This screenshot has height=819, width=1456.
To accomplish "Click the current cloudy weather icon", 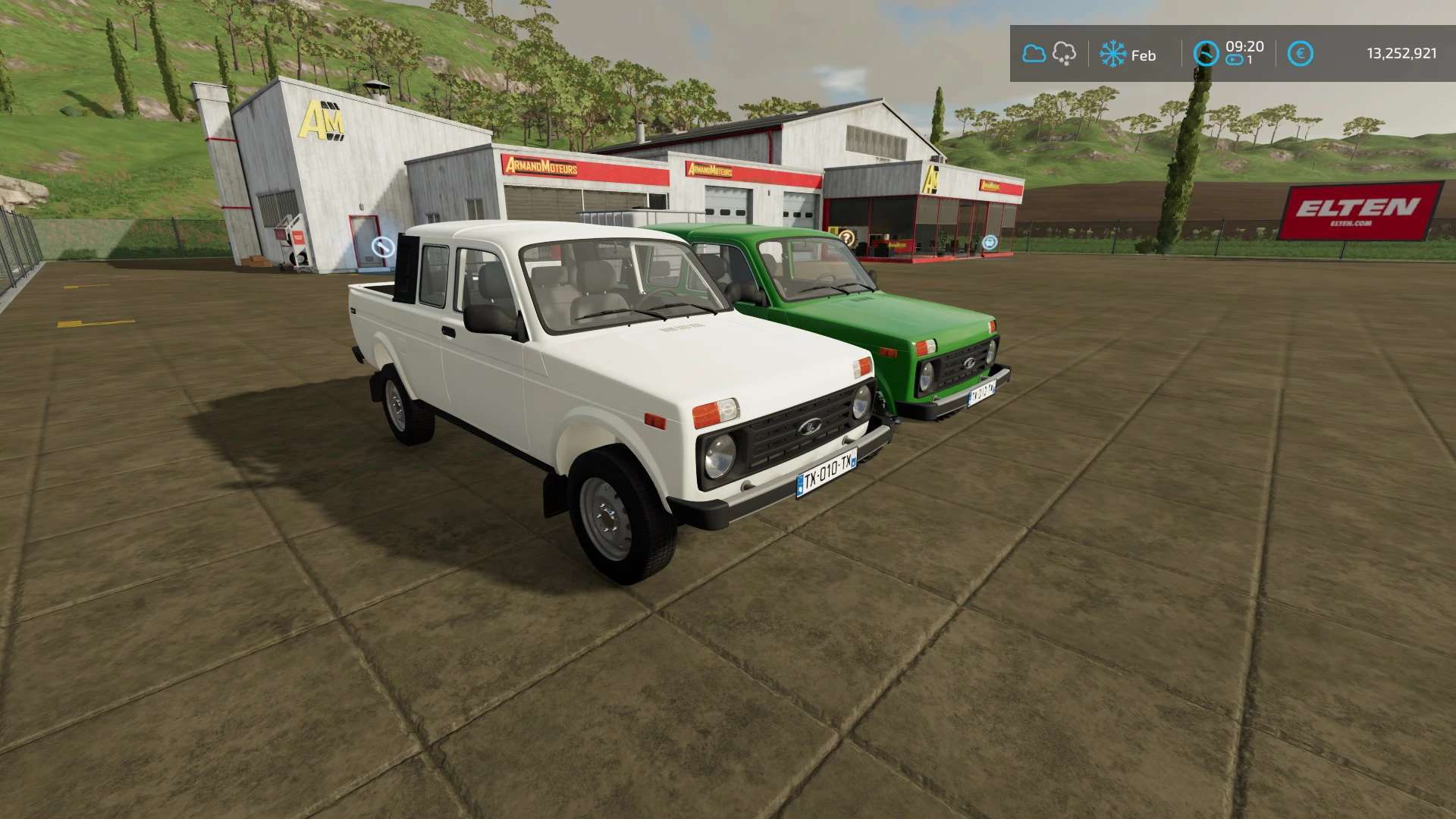I will click(1034, 54).
